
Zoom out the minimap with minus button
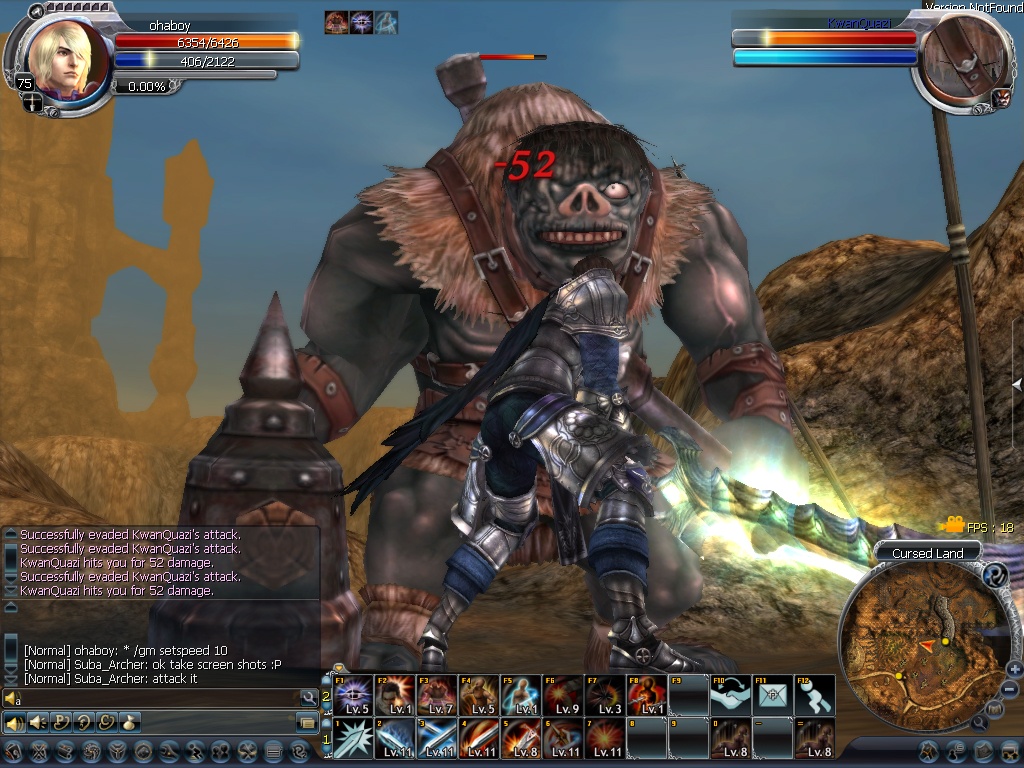pyautogui.click(x=1009, y=689)
